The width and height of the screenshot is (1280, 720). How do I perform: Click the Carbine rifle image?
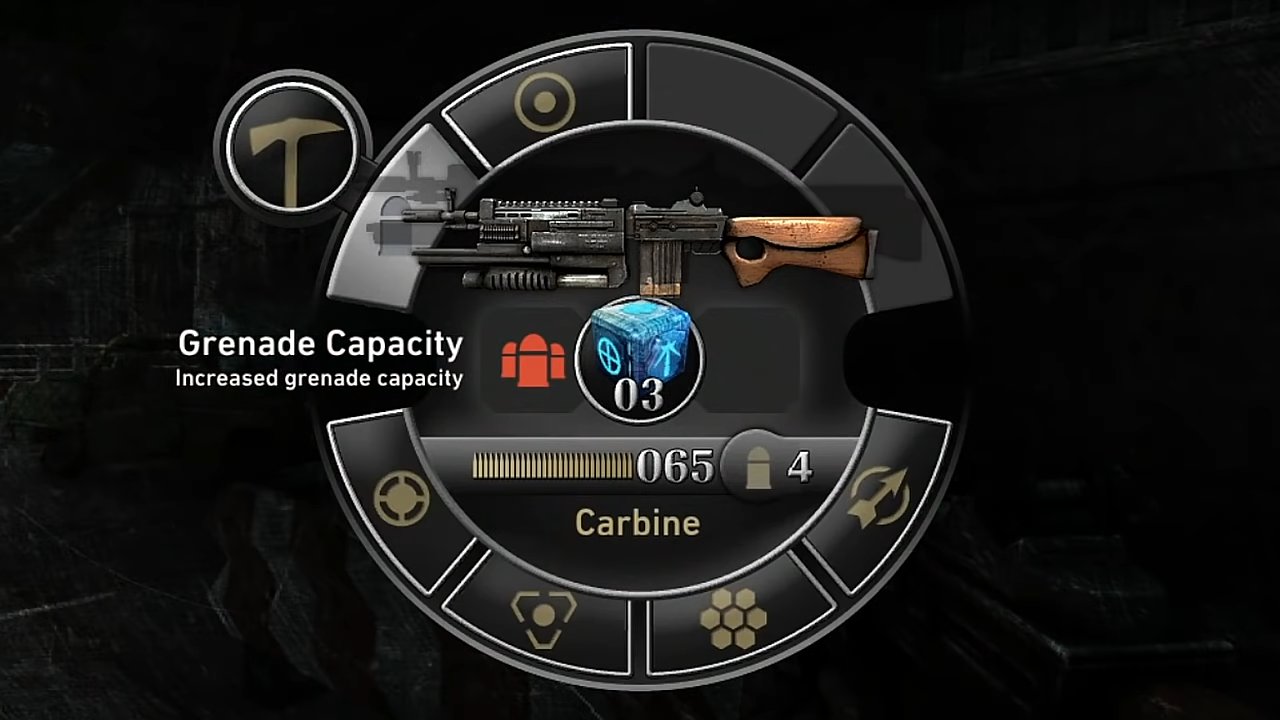(645, 240)
